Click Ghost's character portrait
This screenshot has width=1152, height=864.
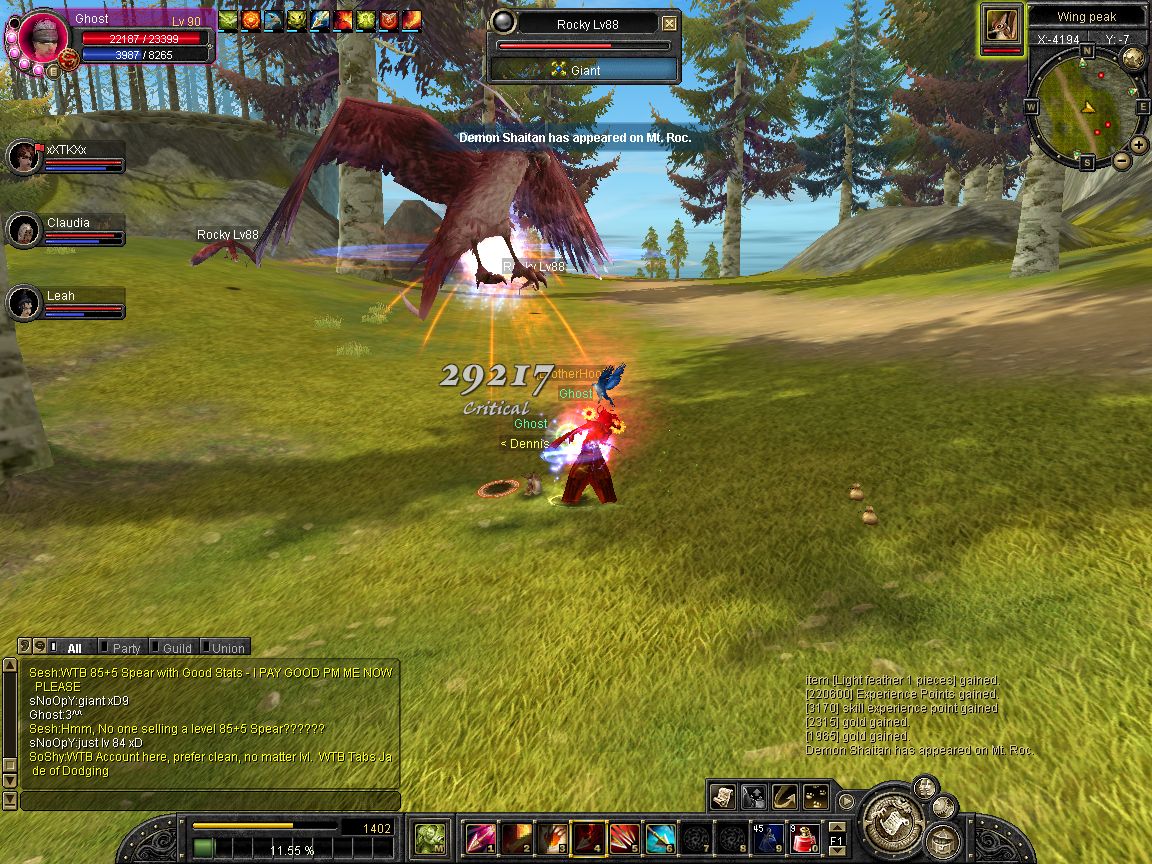(x=42, y=35)
